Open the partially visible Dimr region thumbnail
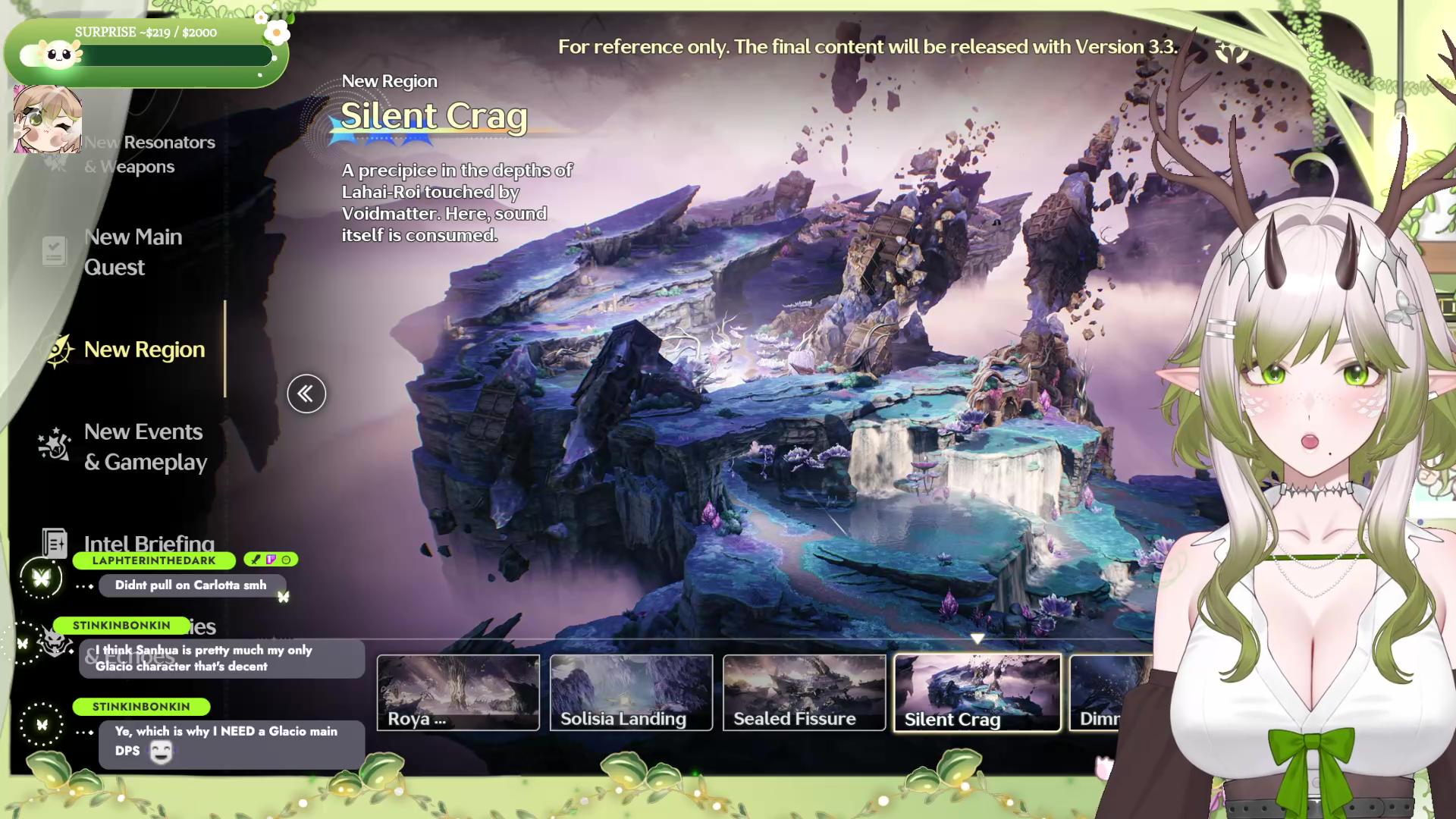The image size is (1456, 819). tap(1110, 692)
